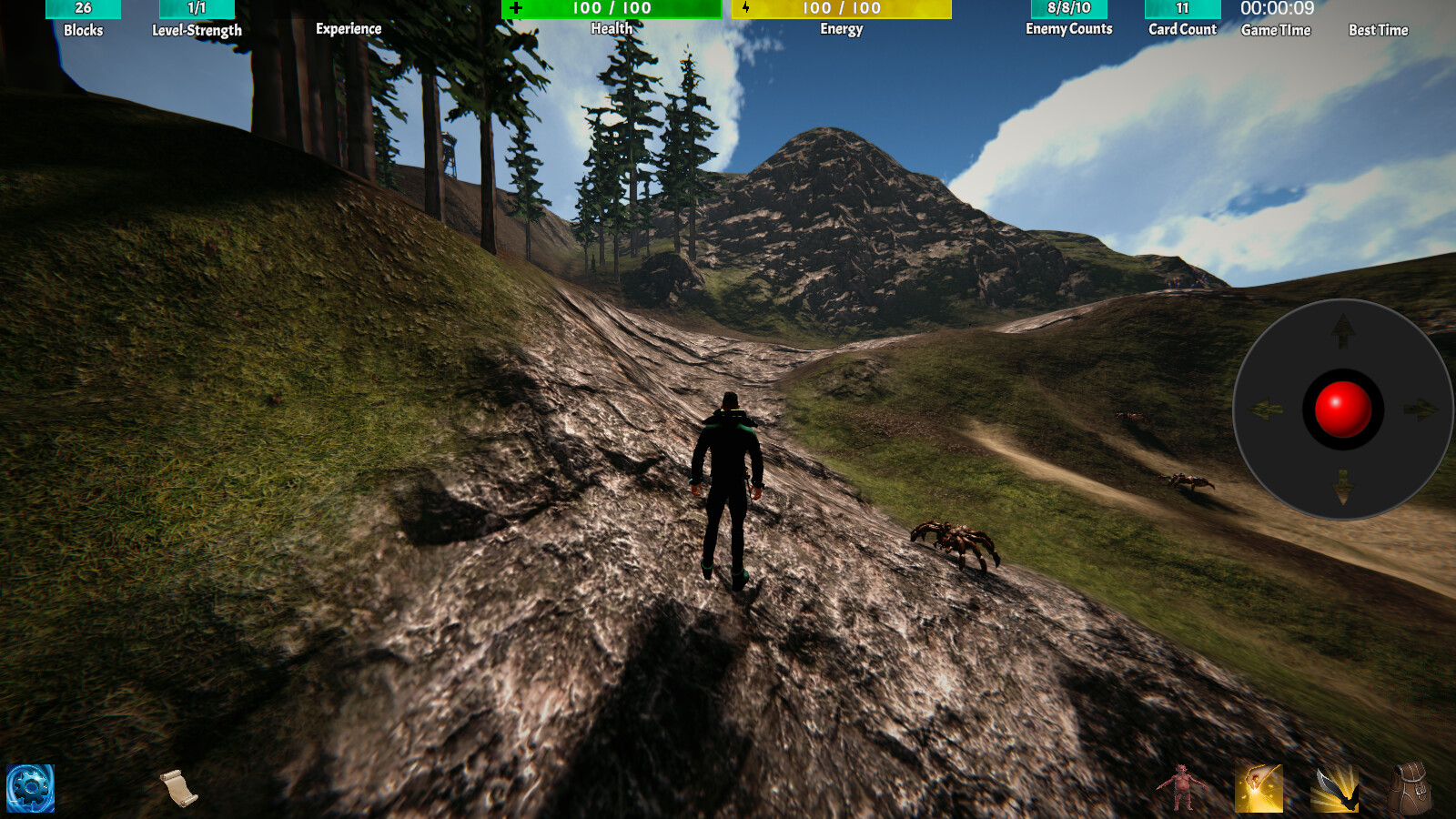The image size is (1456, 819).
Task: Open the blue gear settings icon
Action: tap(30, 788)
